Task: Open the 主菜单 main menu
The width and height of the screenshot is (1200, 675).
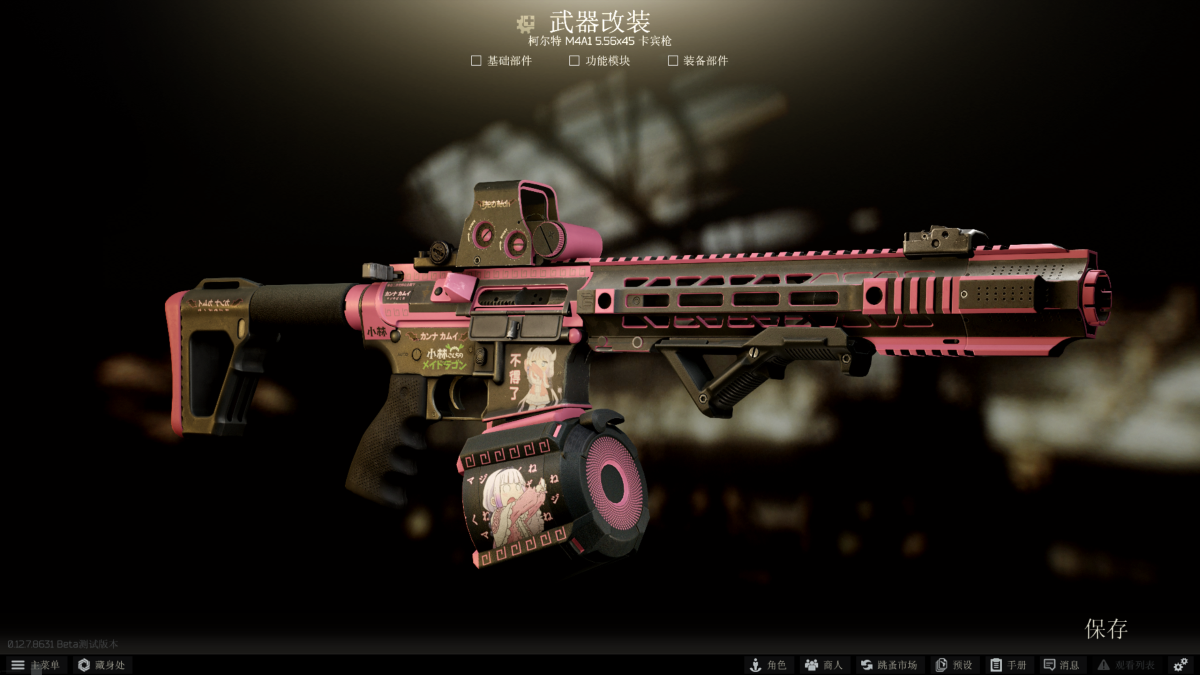Action: (35, 665)
